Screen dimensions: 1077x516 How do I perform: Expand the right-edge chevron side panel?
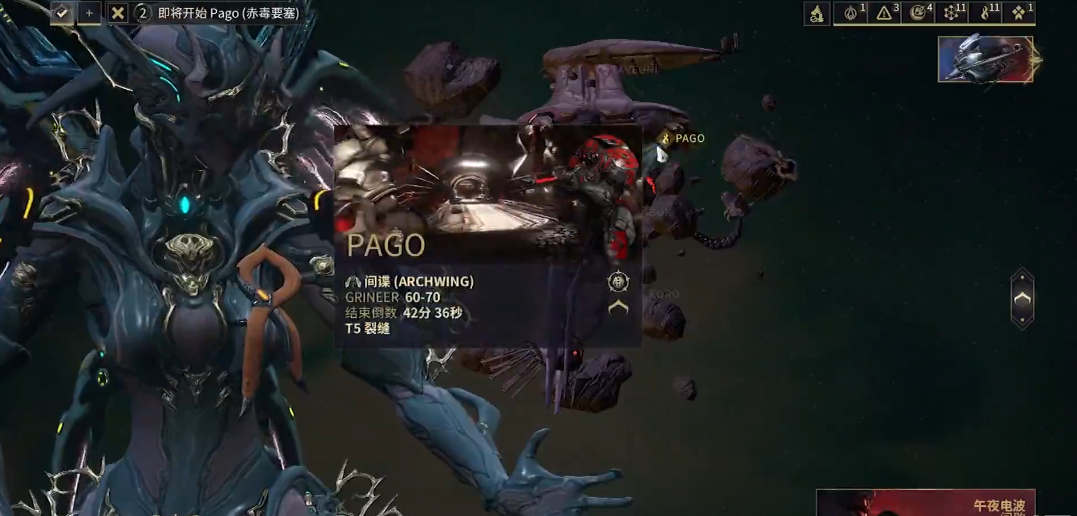coord(1021,298)
